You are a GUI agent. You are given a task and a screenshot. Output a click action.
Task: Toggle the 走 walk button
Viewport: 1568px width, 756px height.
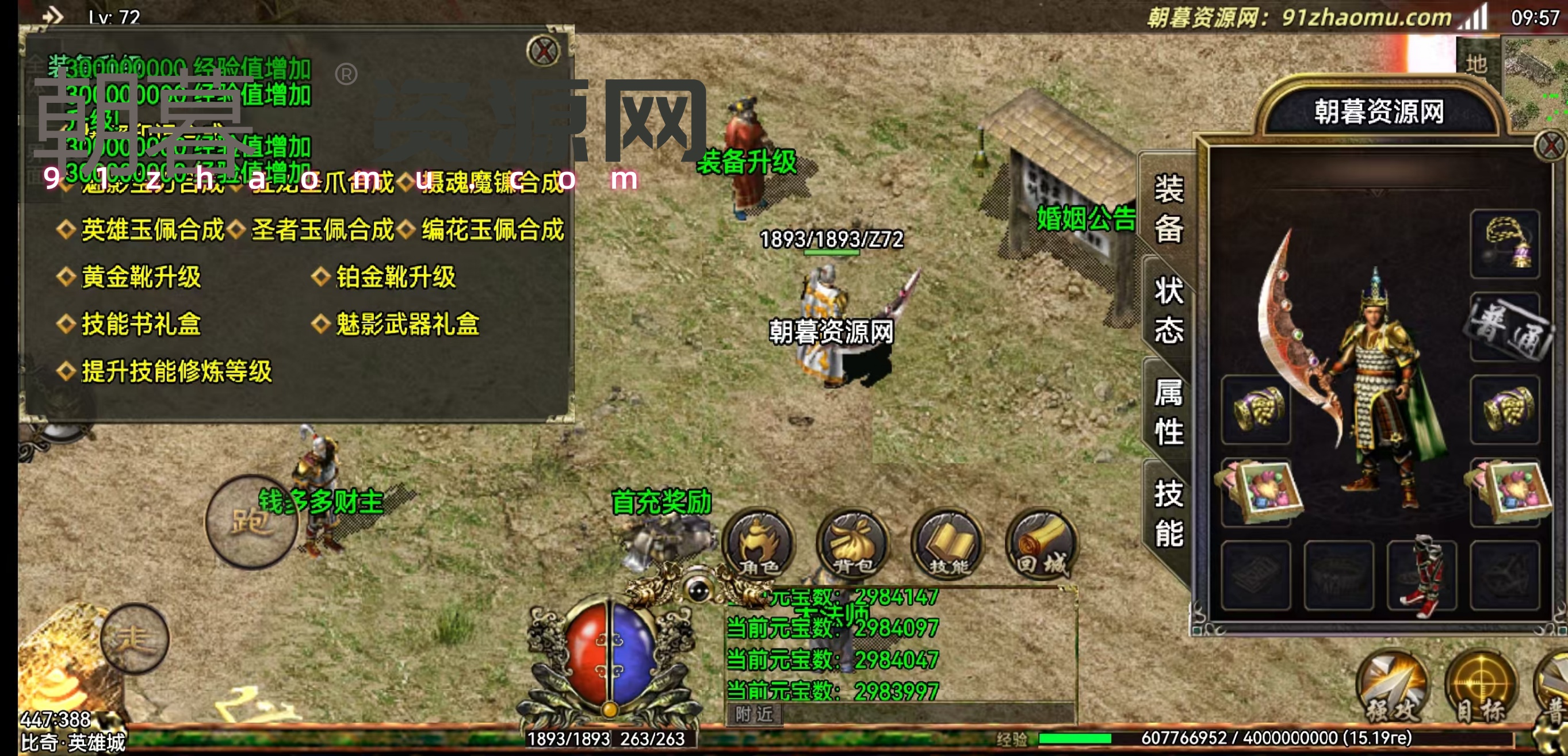click(x=135, y=639)
